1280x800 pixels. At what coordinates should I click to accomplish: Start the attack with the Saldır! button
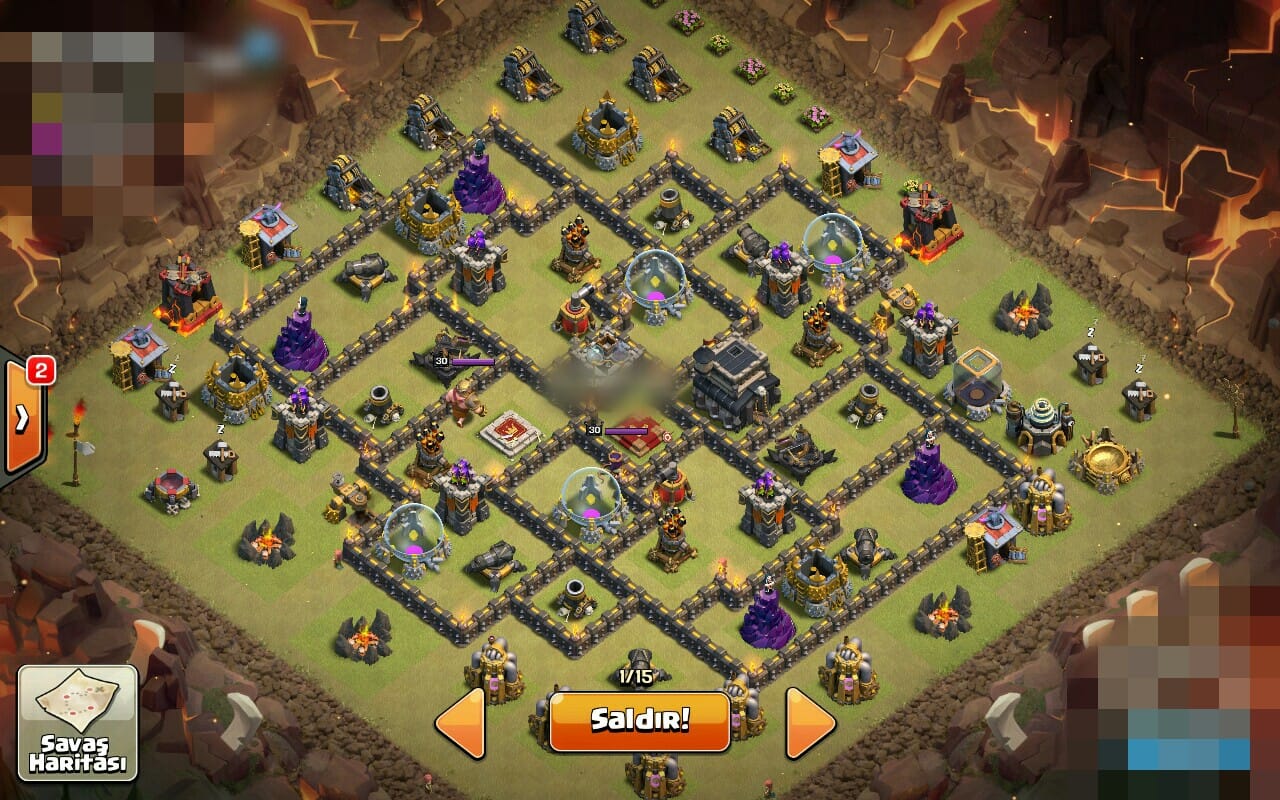tap(639, 721)
